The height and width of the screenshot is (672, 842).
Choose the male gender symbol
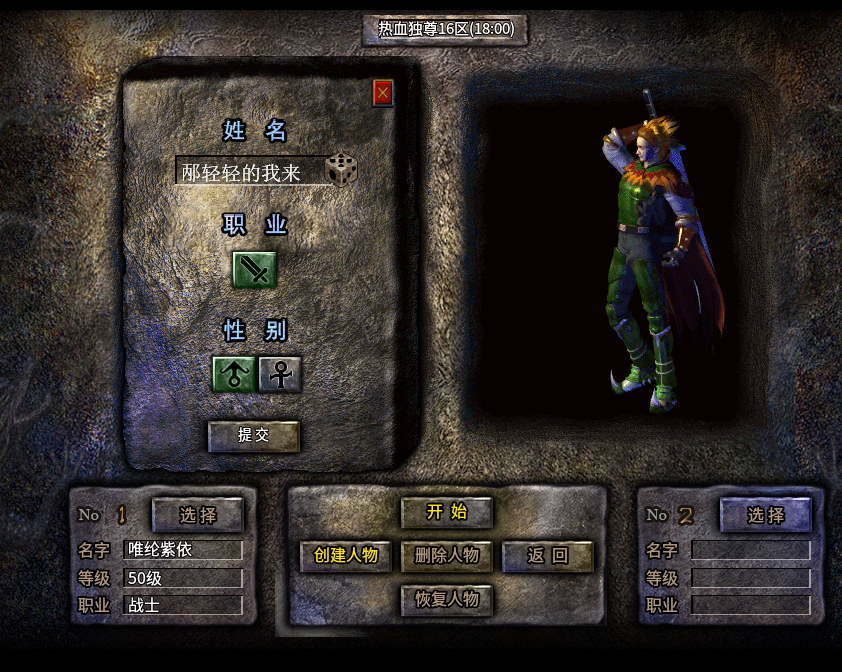[234, 374]
